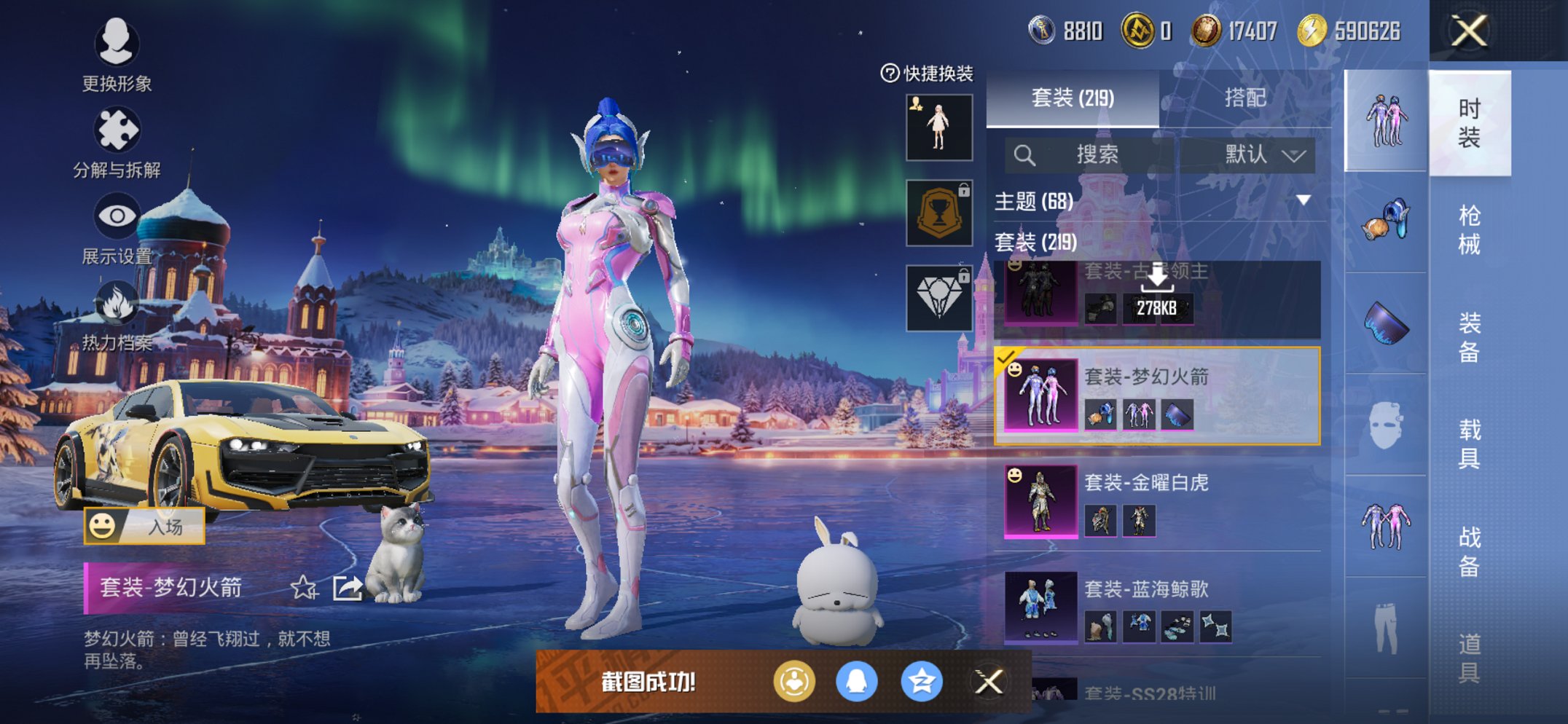The image size is (1568, 724).
Task: Open 分解与拆解 dismantle menu
Action: (x=117, y=142)
